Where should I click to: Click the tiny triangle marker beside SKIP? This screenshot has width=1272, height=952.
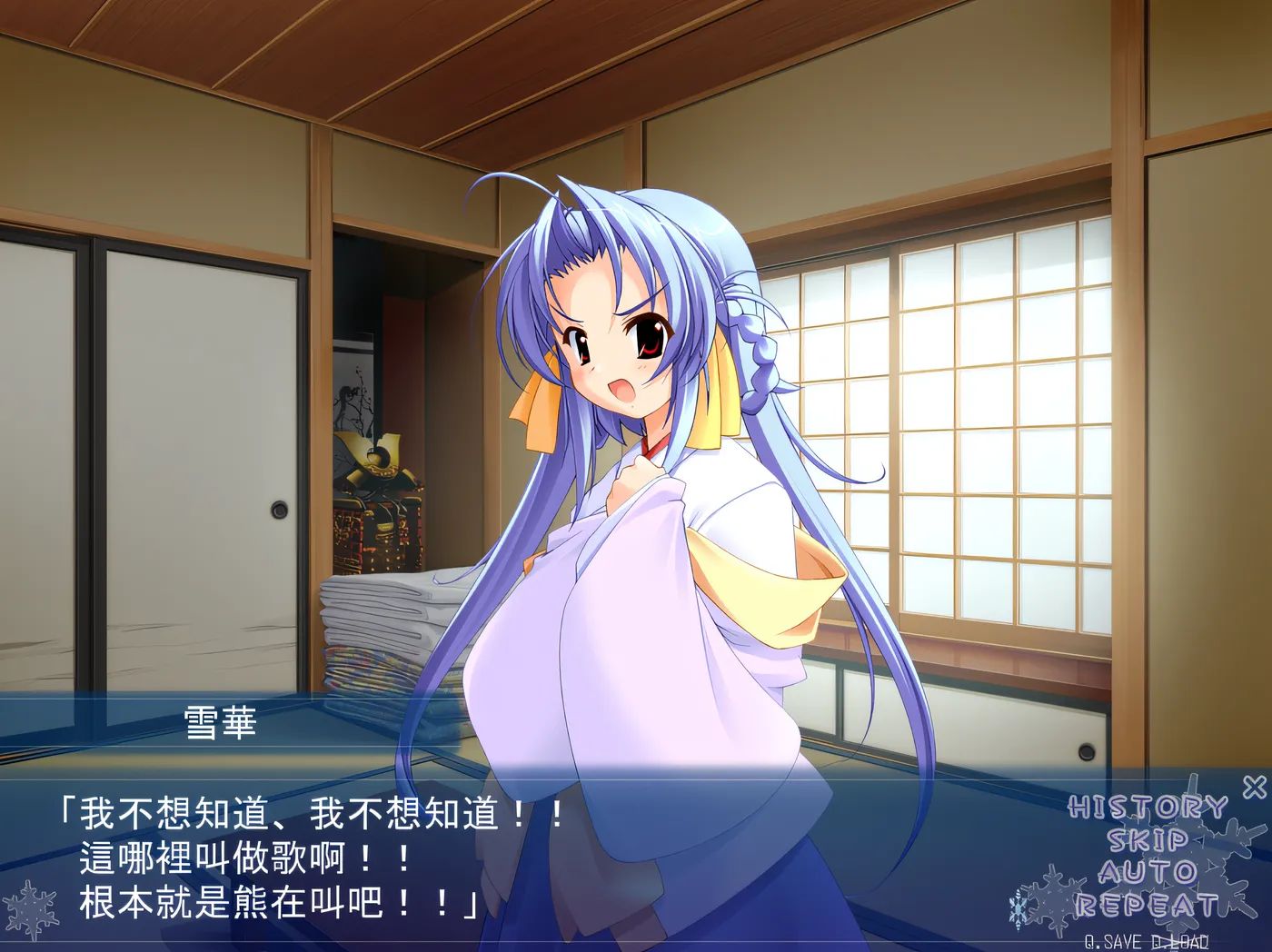1200,840
